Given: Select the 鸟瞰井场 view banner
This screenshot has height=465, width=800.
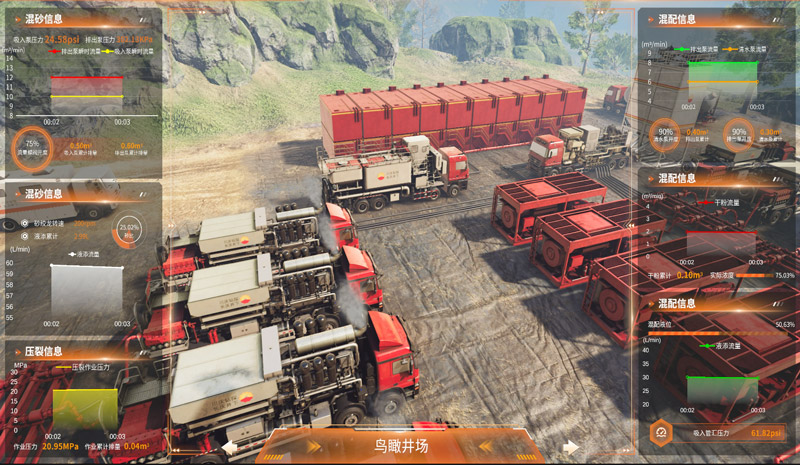Looking at the screenshot, I should [400, 446].
